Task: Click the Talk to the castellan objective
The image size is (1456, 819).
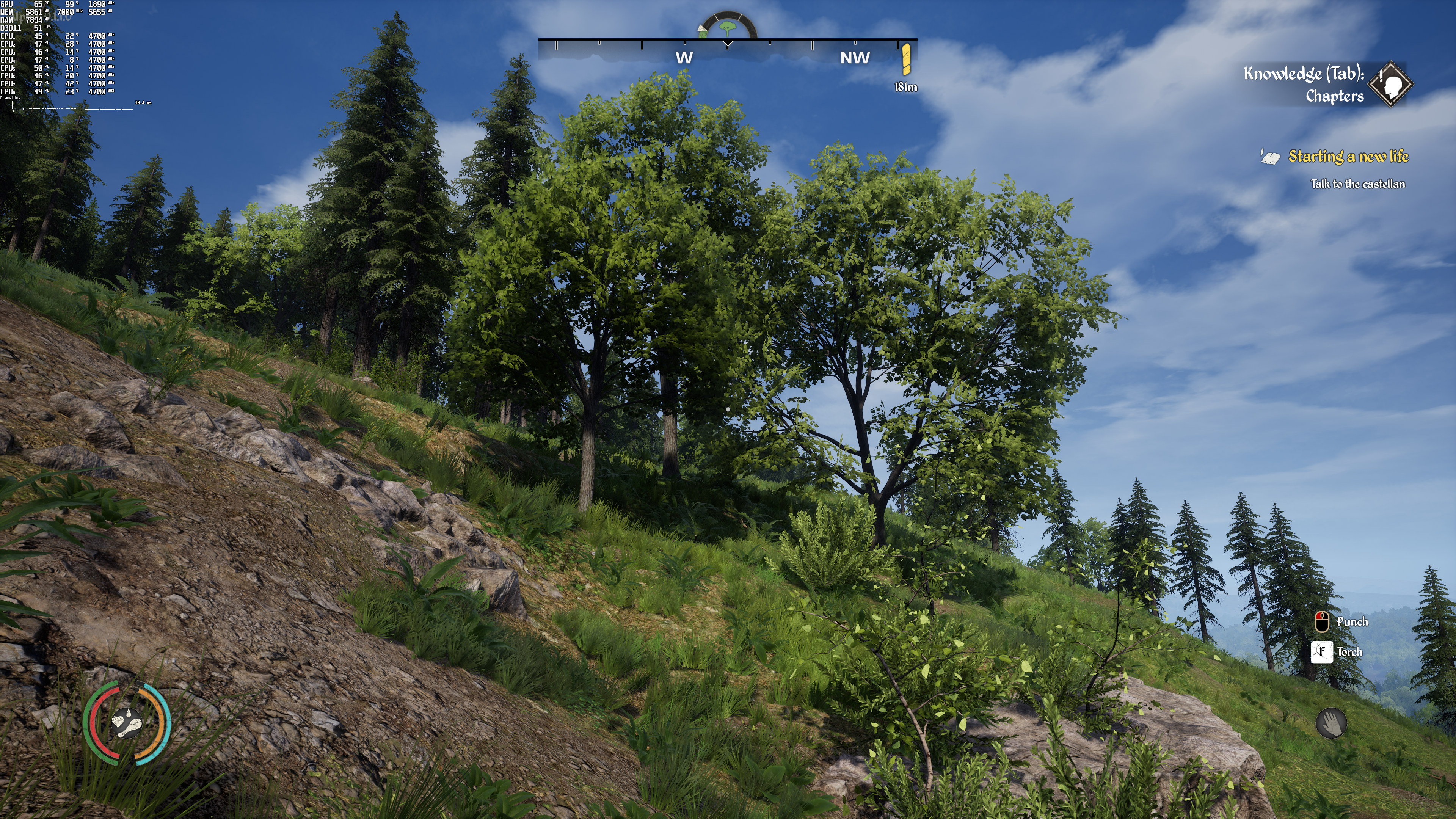Action: [x=1357, y=184]
